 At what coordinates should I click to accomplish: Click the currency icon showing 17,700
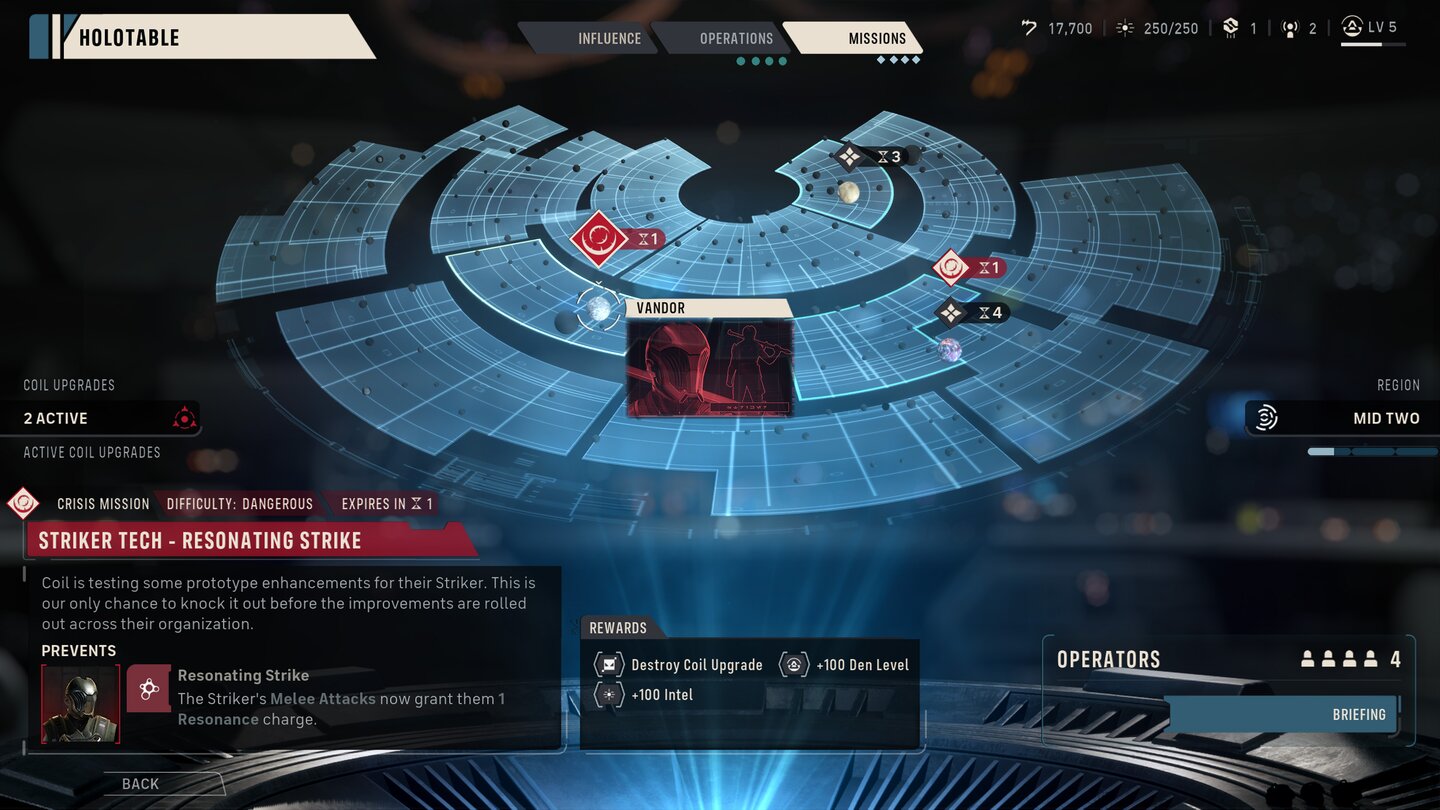pos(1030,28)
